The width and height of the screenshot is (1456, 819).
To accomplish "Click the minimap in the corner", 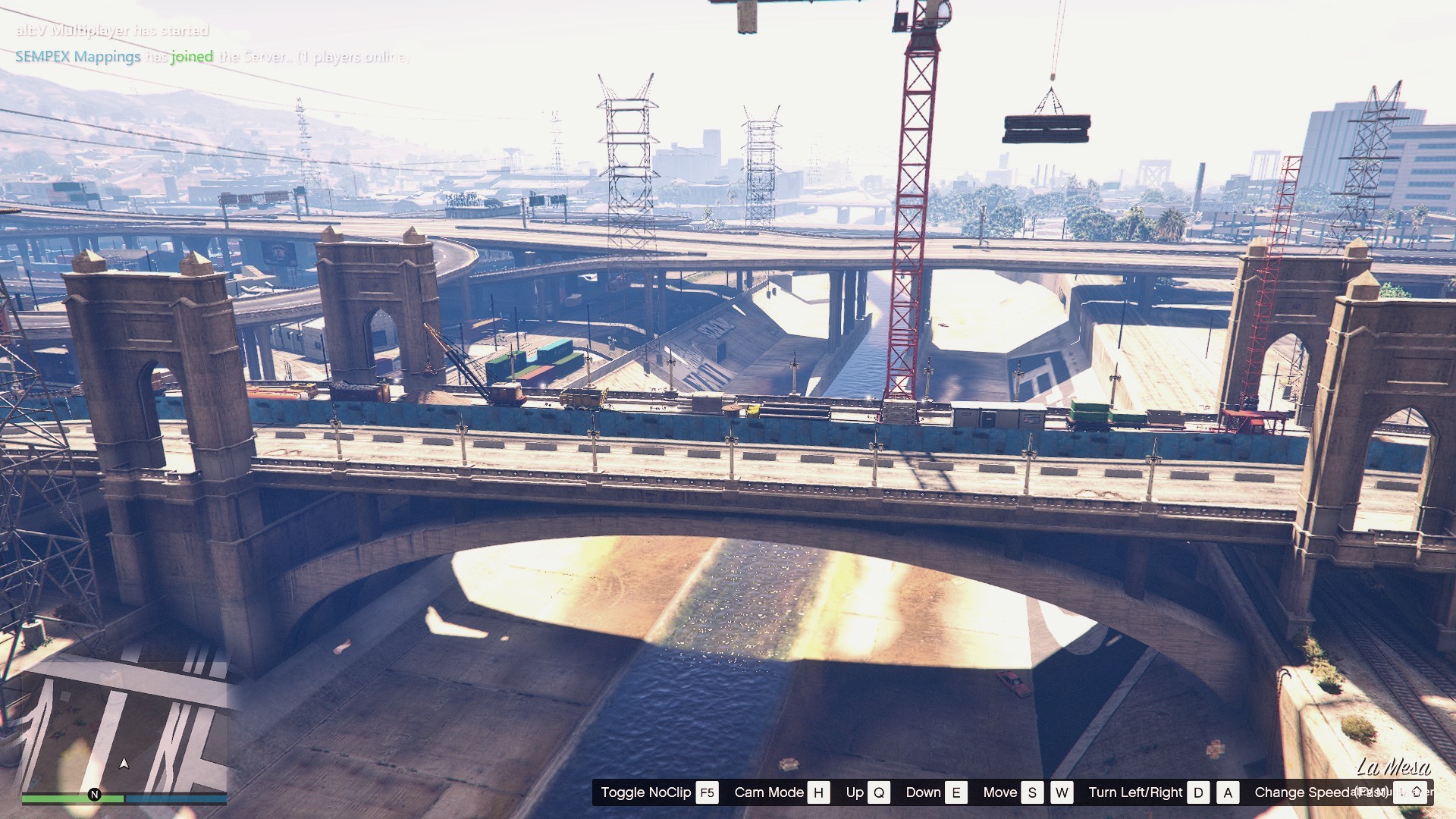I will coord(124,724).
